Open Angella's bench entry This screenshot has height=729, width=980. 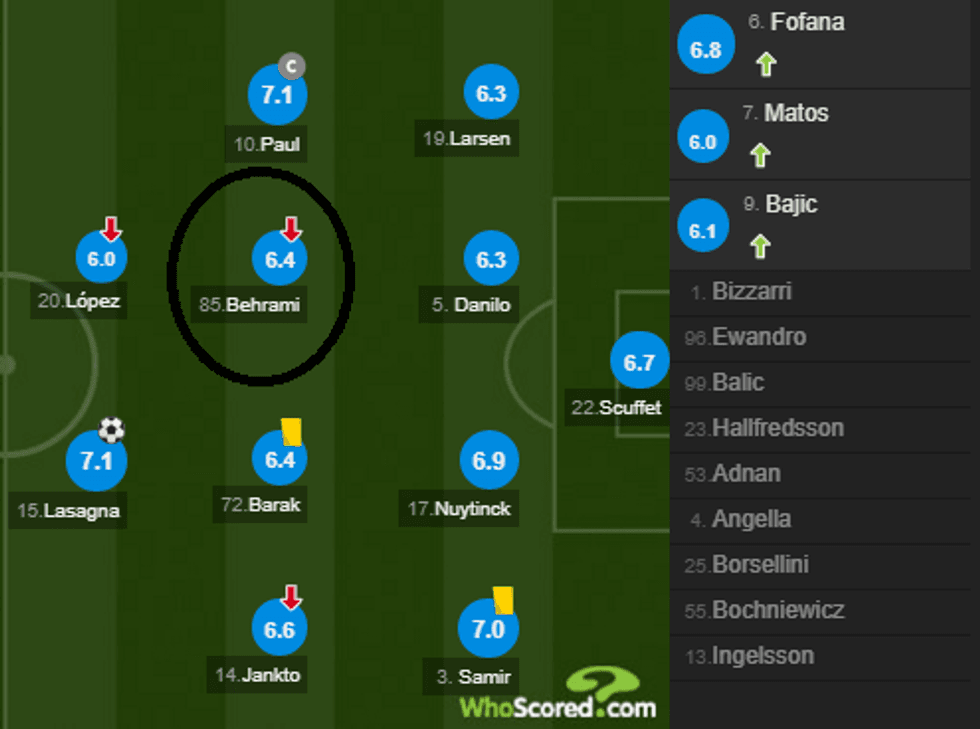coord(751,519)
